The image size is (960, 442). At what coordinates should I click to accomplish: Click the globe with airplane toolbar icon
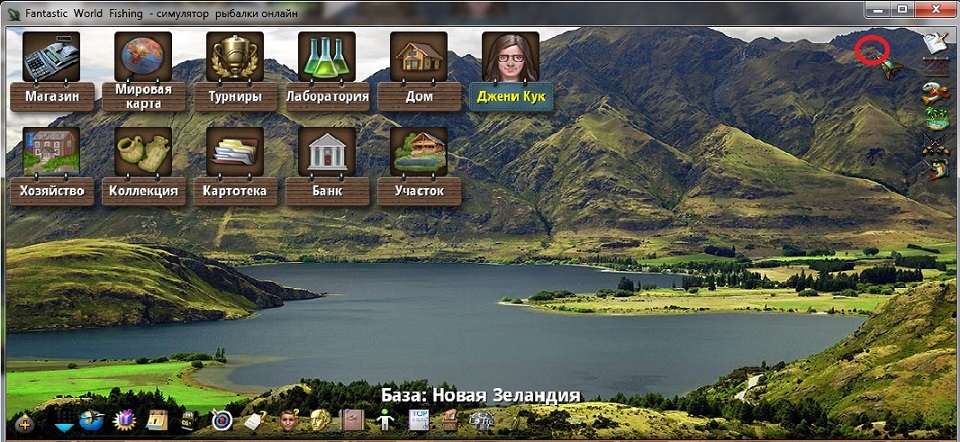(92, 421)
